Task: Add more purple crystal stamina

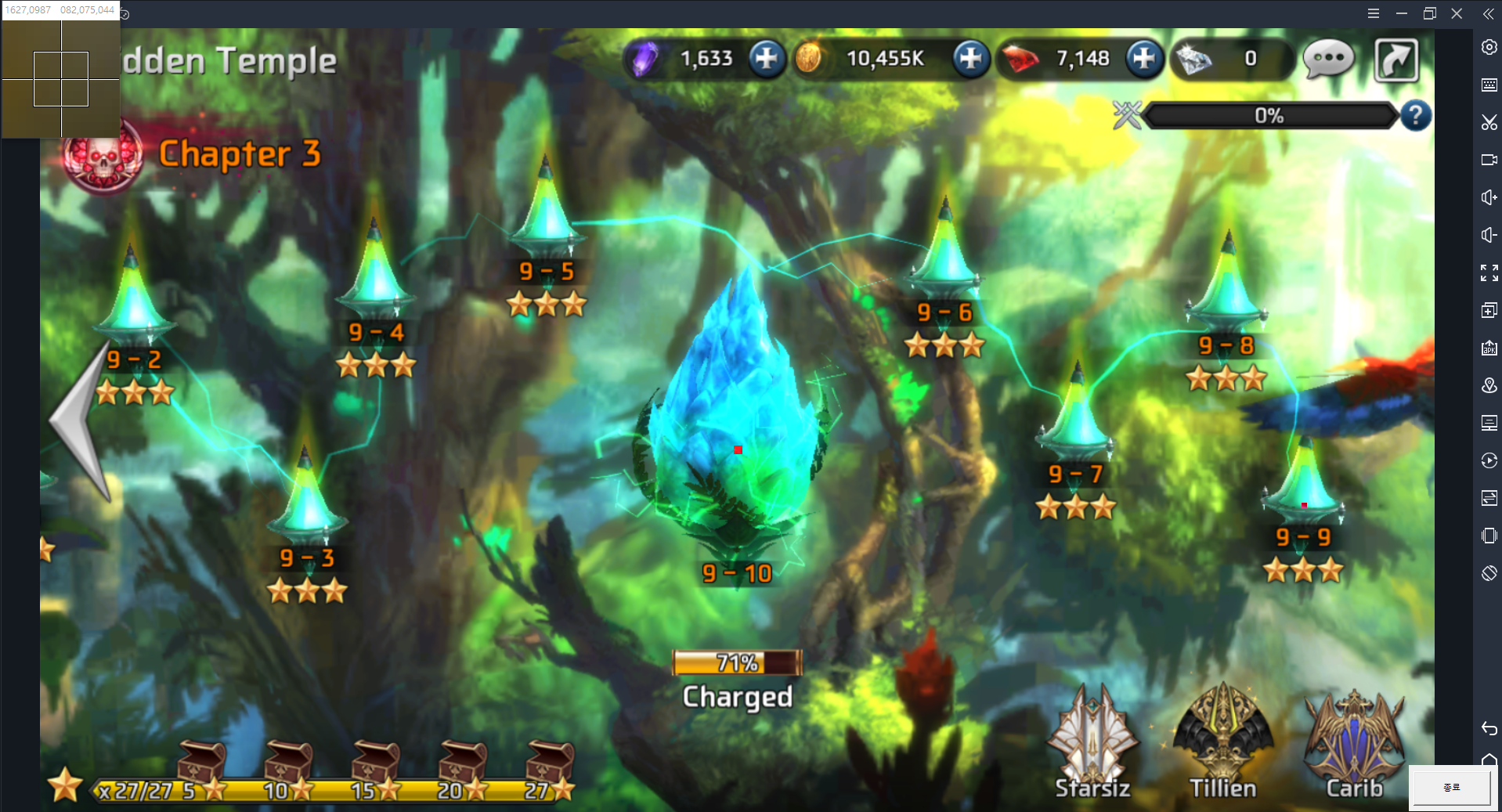Action: (x=766, y=59)
